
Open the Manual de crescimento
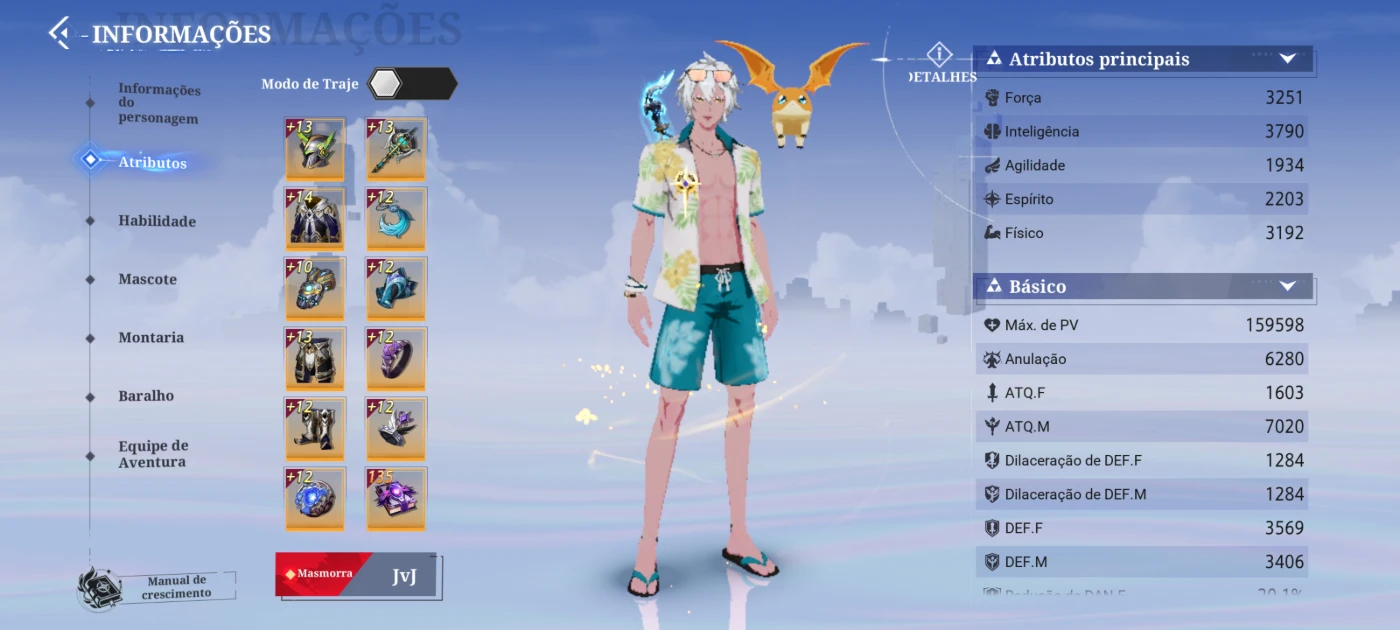160,587
